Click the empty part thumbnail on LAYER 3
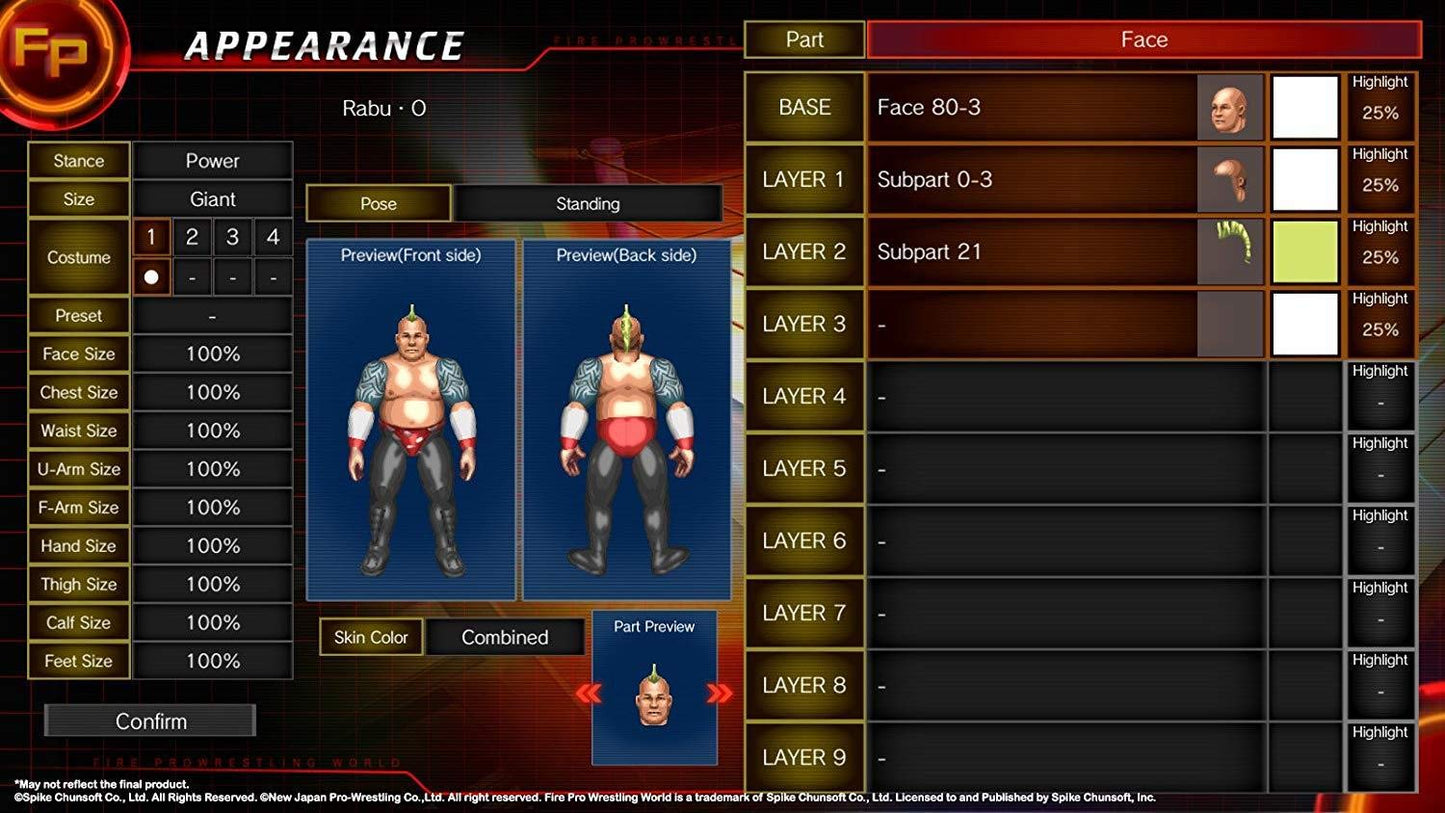 [x=1232, y=323]
